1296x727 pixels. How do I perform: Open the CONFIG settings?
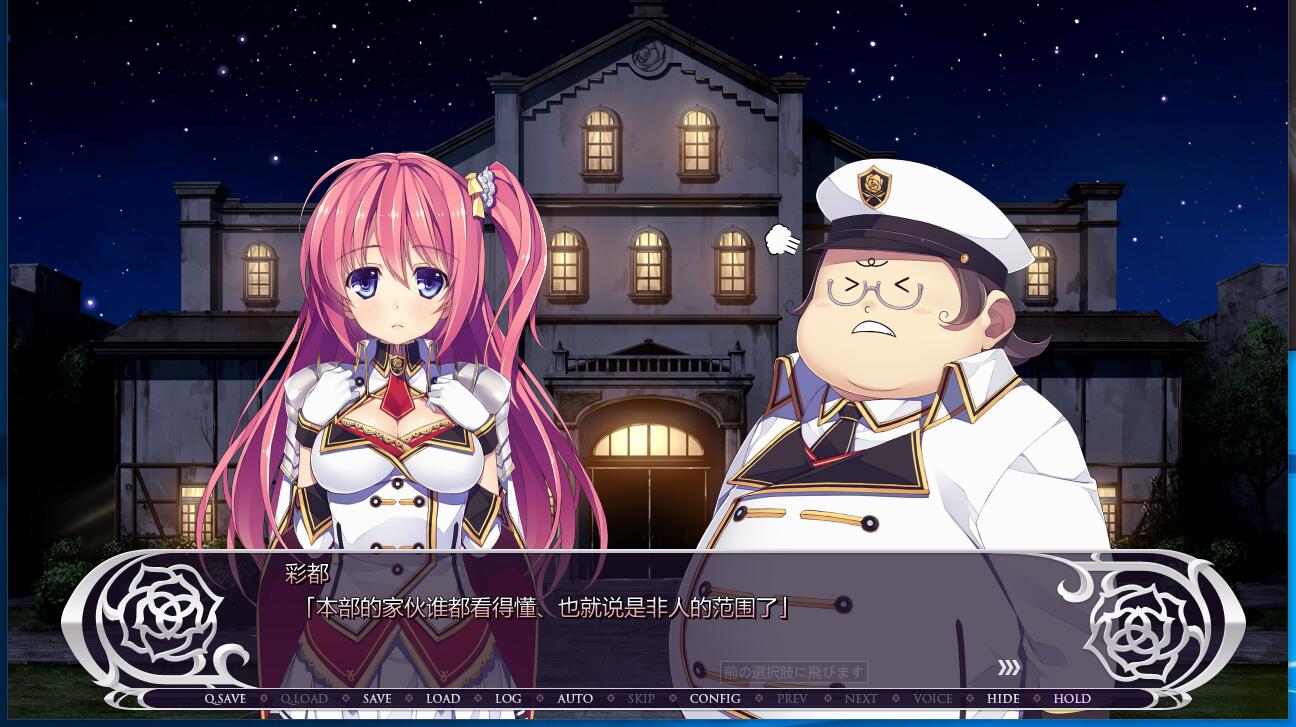(715, 699)
